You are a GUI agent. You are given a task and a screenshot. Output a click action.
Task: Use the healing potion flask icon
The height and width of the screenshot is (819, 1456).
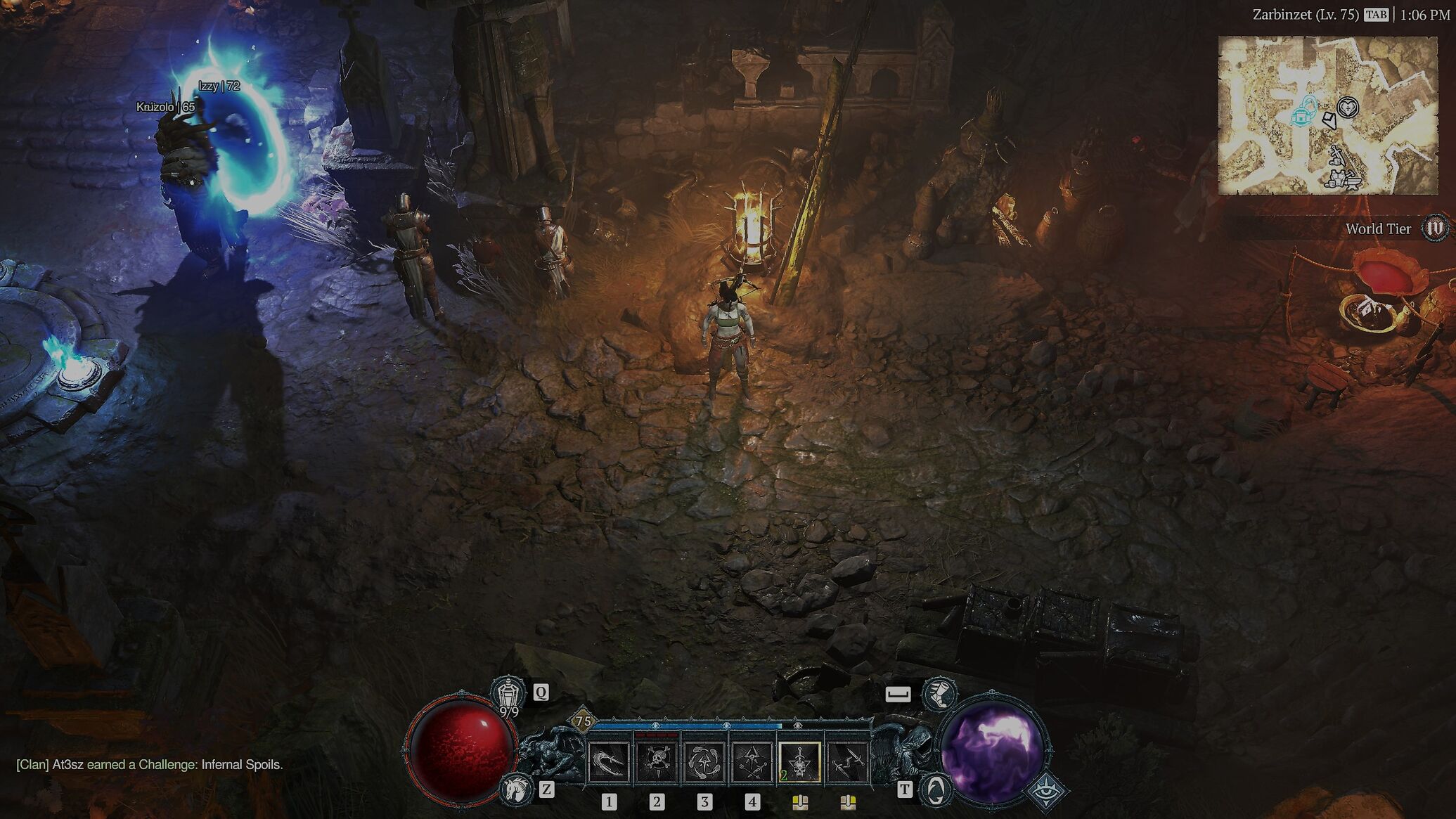pyautogui.click(x=508, y=692)
